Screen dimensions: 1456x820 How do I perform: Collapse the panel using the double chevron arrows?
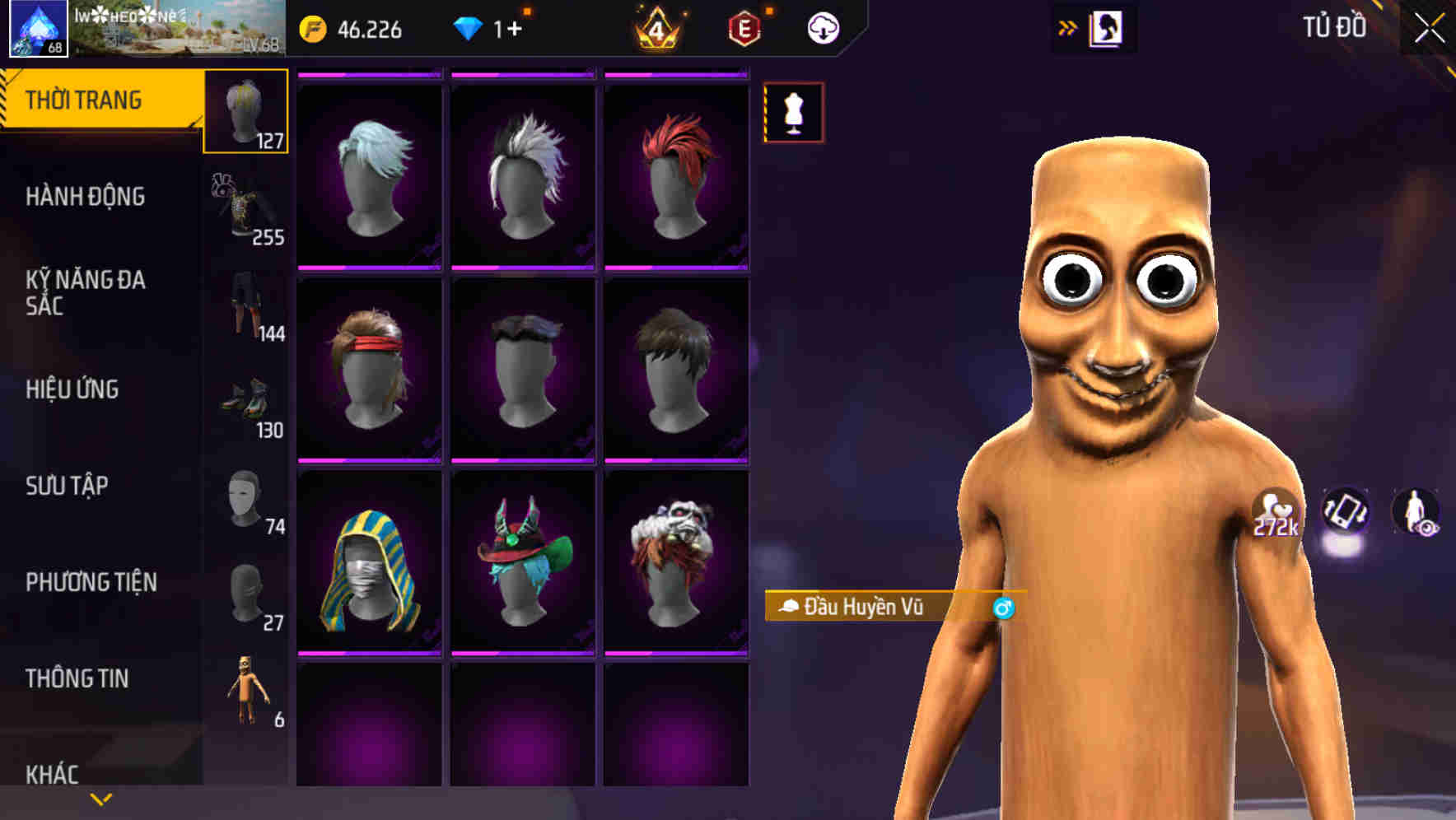coord(1067,27)
